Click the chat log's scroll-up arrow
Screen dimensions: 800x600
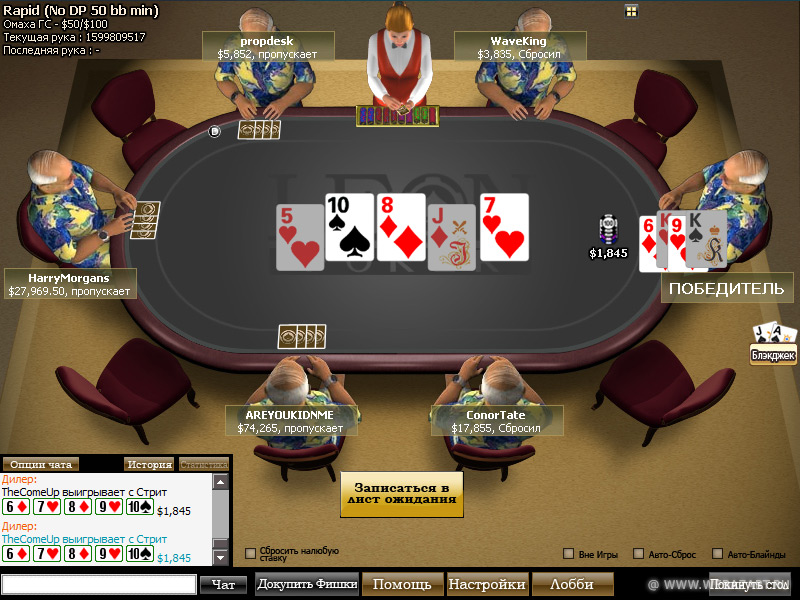pos(220,482)
